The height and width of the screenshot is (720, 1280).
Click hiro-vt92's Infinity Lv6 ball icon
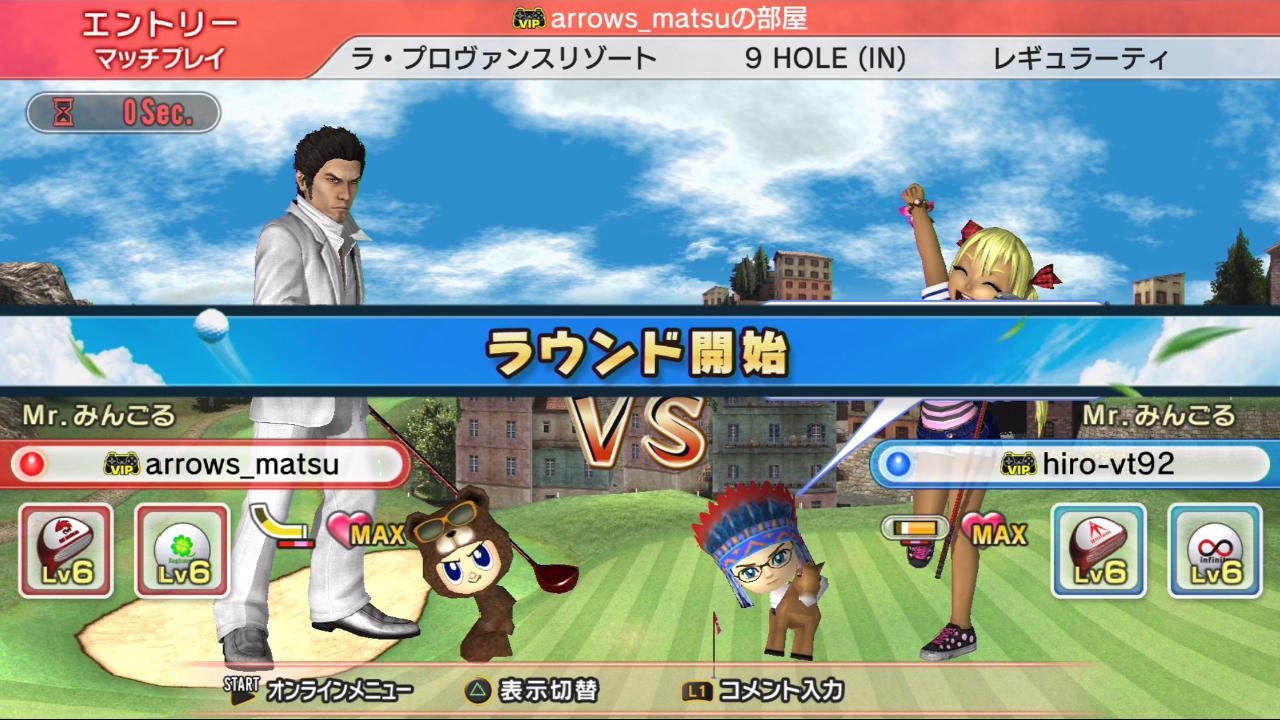tap(1214, 550)
